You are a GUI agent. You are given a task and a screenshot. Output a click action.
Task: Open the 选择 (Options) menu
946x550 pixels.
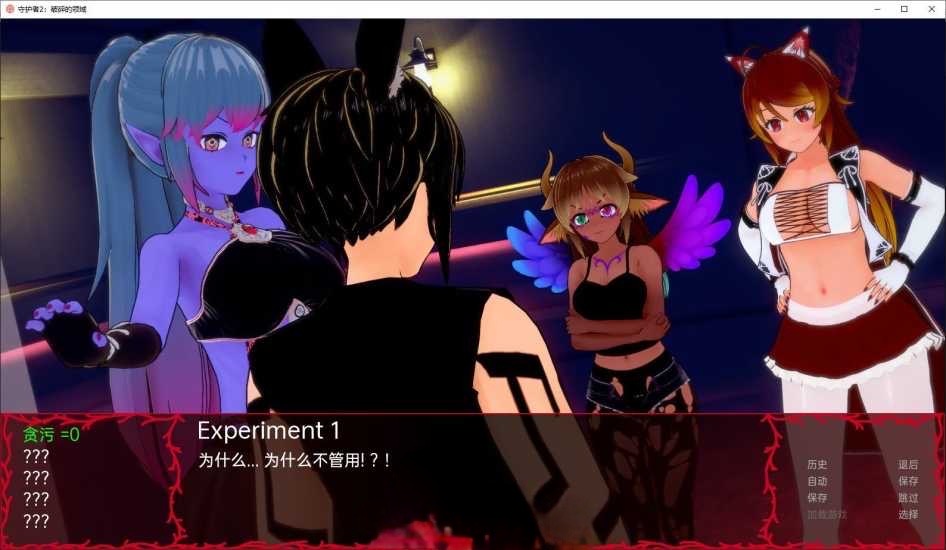point(907,515)
